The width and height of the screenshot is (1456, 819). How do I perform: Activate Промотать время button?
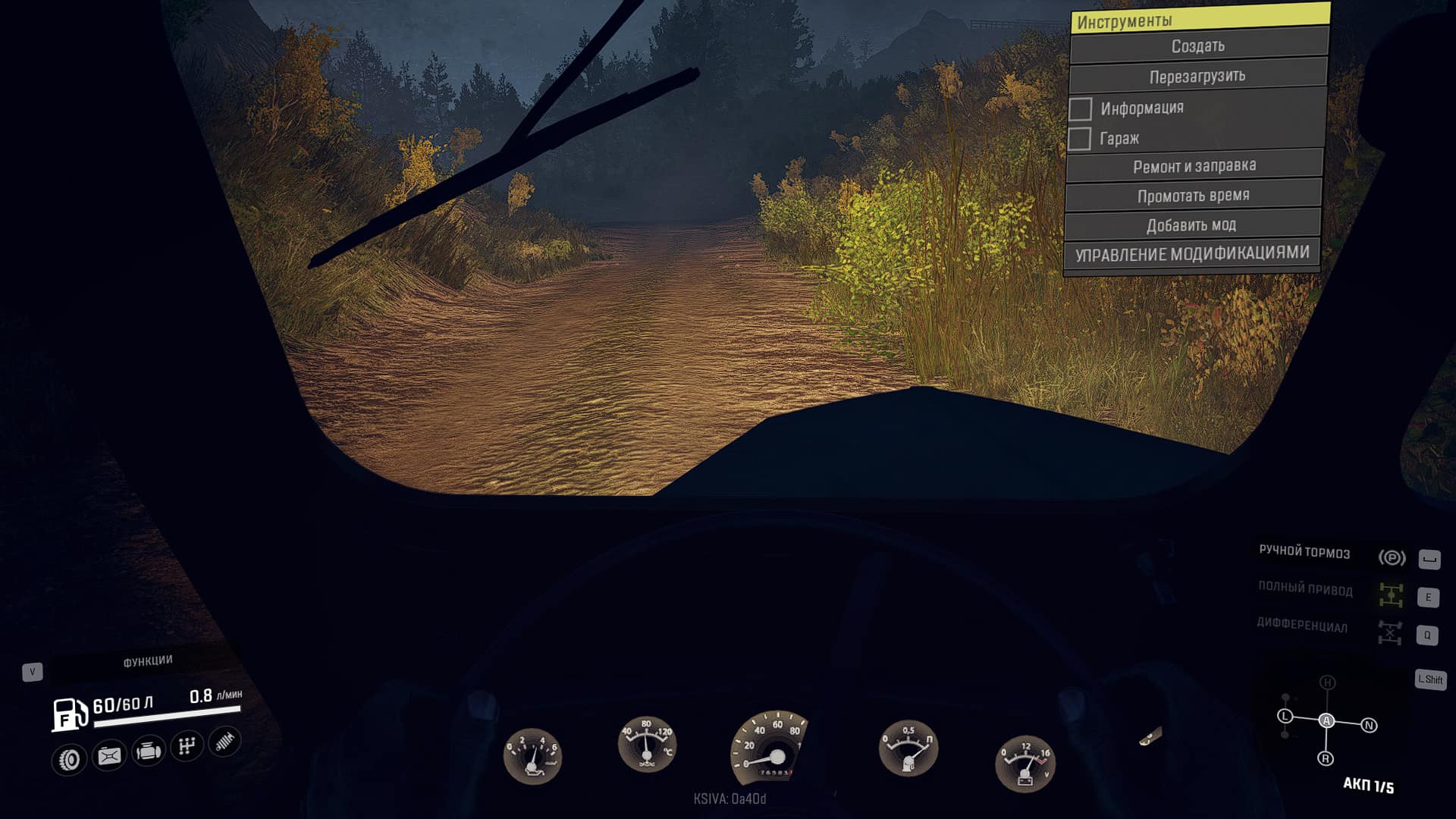1193,196
